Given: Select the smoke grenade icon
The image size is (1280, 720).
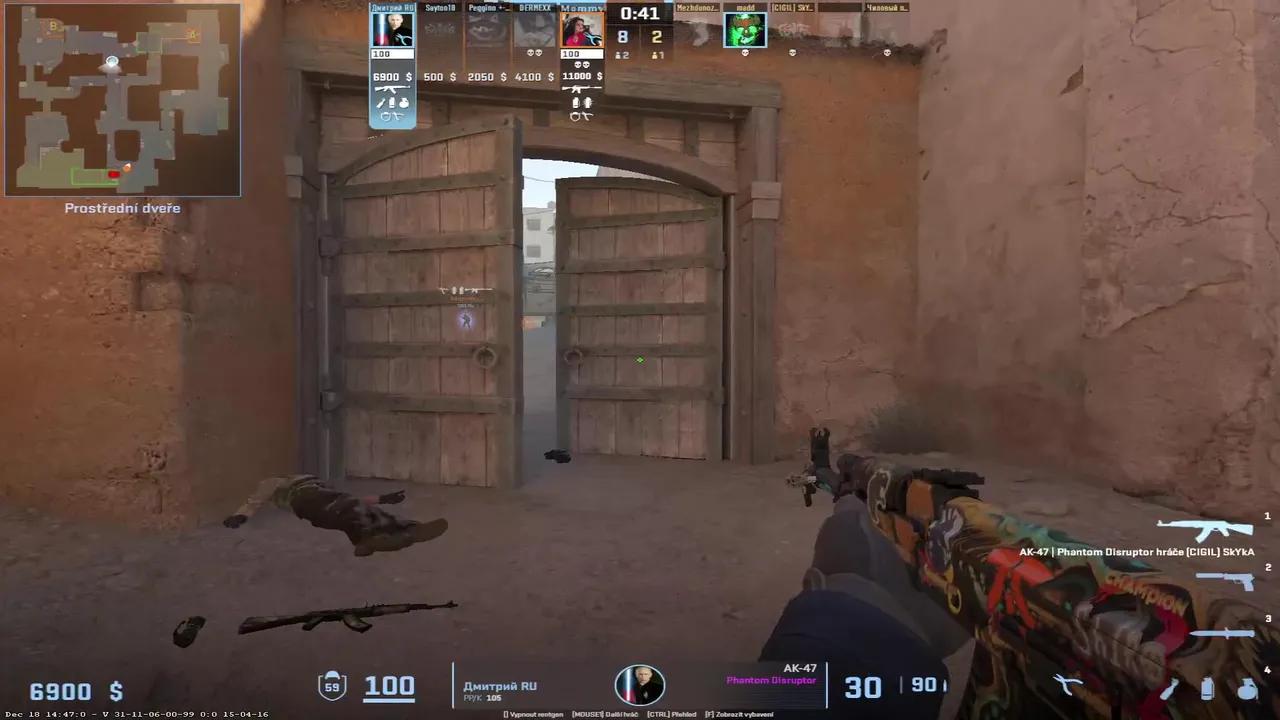Looking at the screenshot, I should (1207, 690).
